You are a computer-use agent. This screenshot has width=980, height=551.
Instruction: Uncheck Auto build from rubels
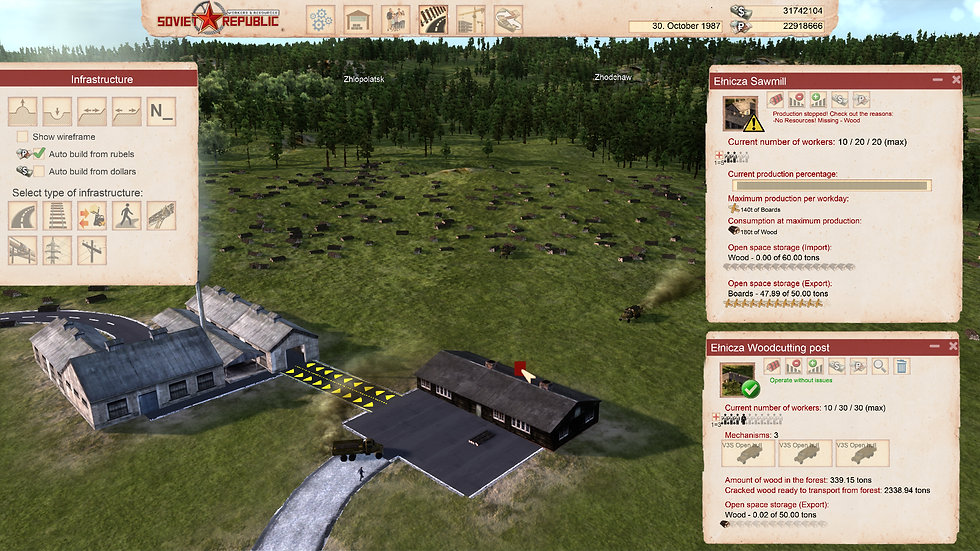point(39,154)
